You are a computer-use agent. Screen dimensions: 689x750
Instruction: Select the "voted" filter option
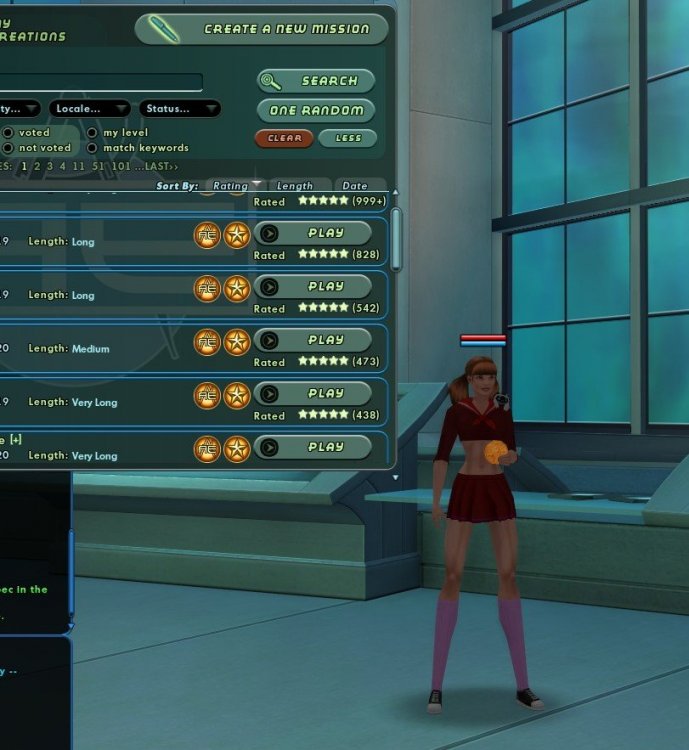[x=8, y=132]
